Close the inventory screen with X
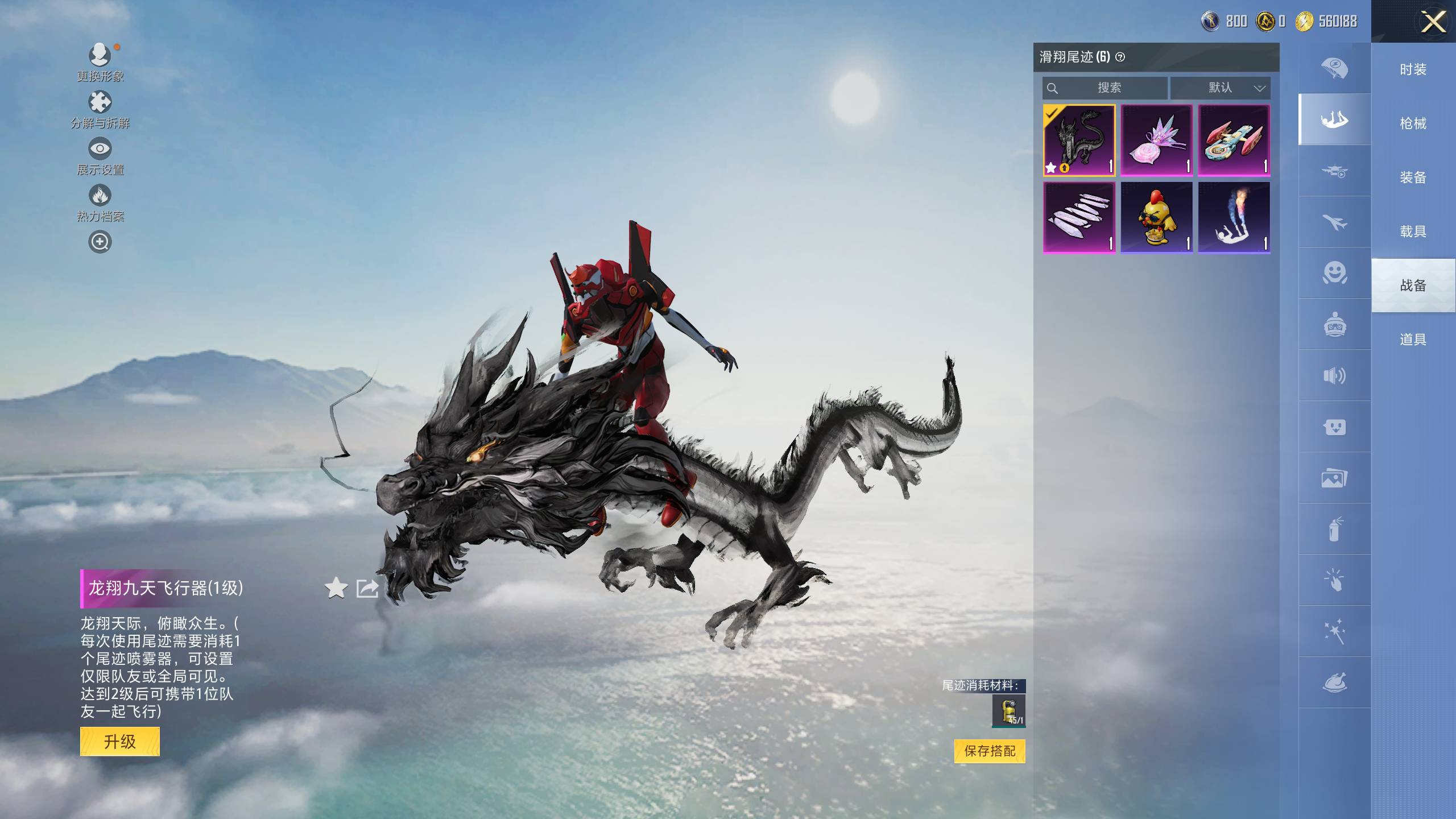1456x819 pixels. point(1433,23)
